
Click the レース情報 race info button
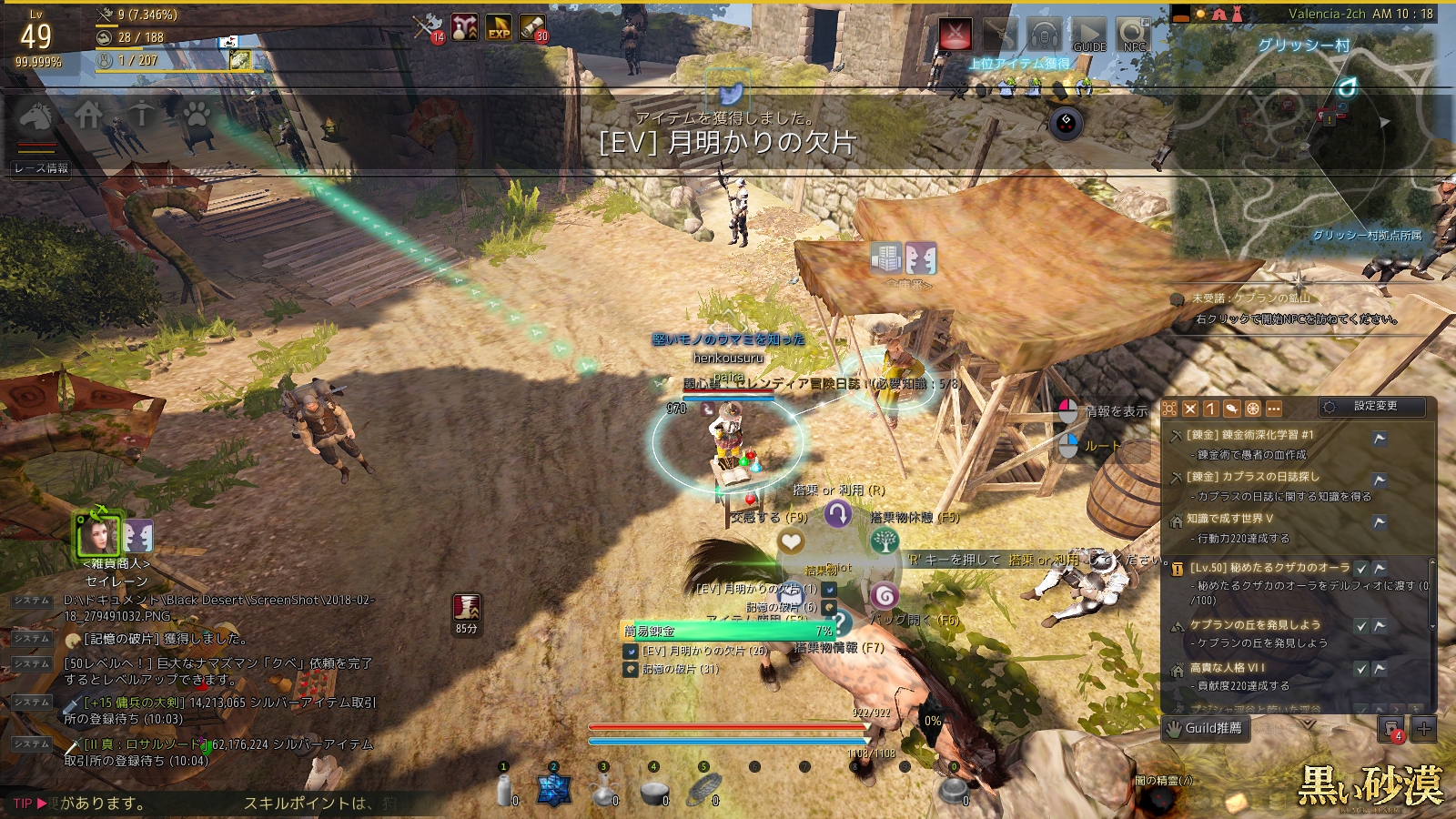click(x=41, y=168)
